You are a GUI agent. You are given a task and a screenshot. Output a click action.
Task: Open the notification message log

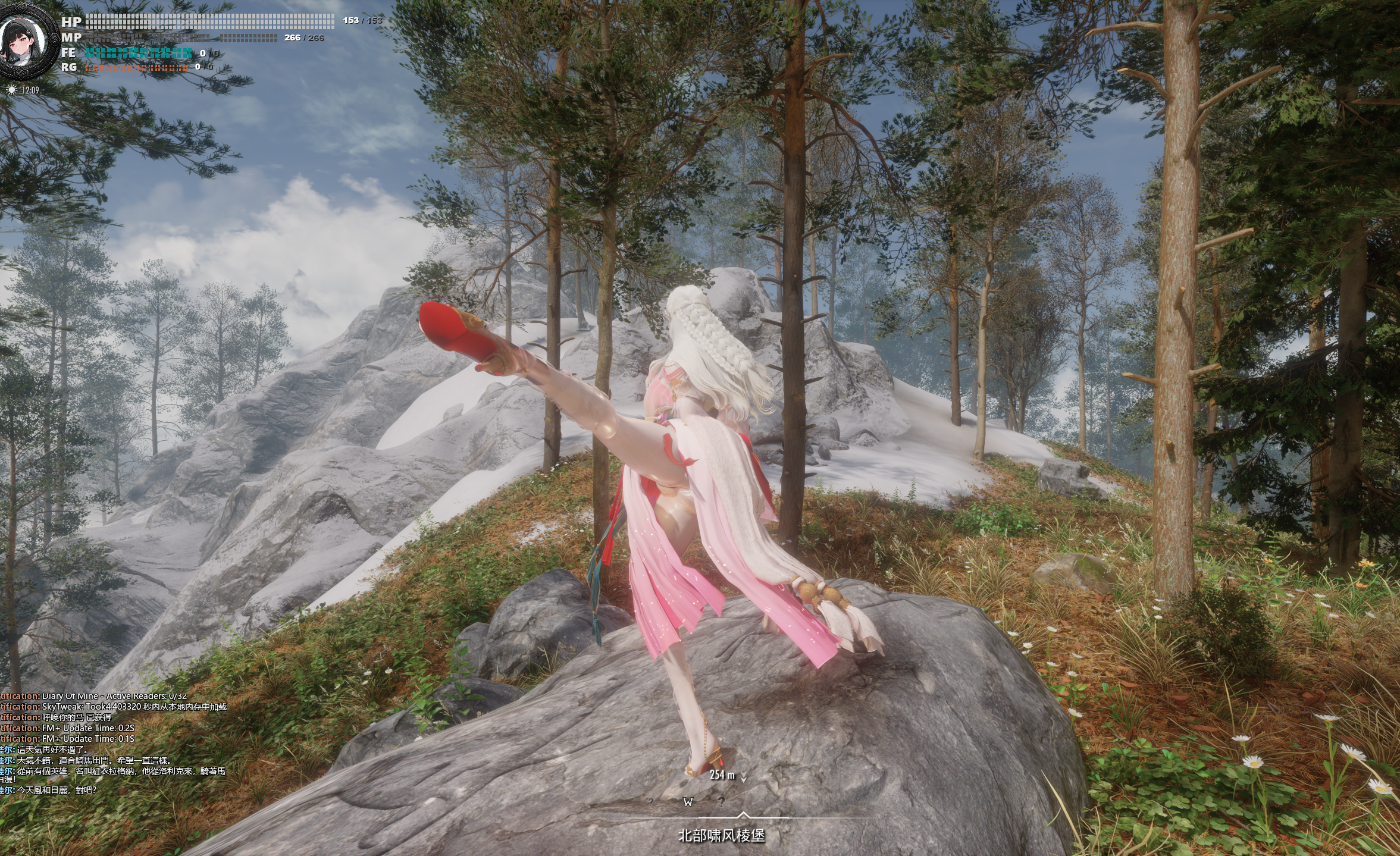coord(113,744)
